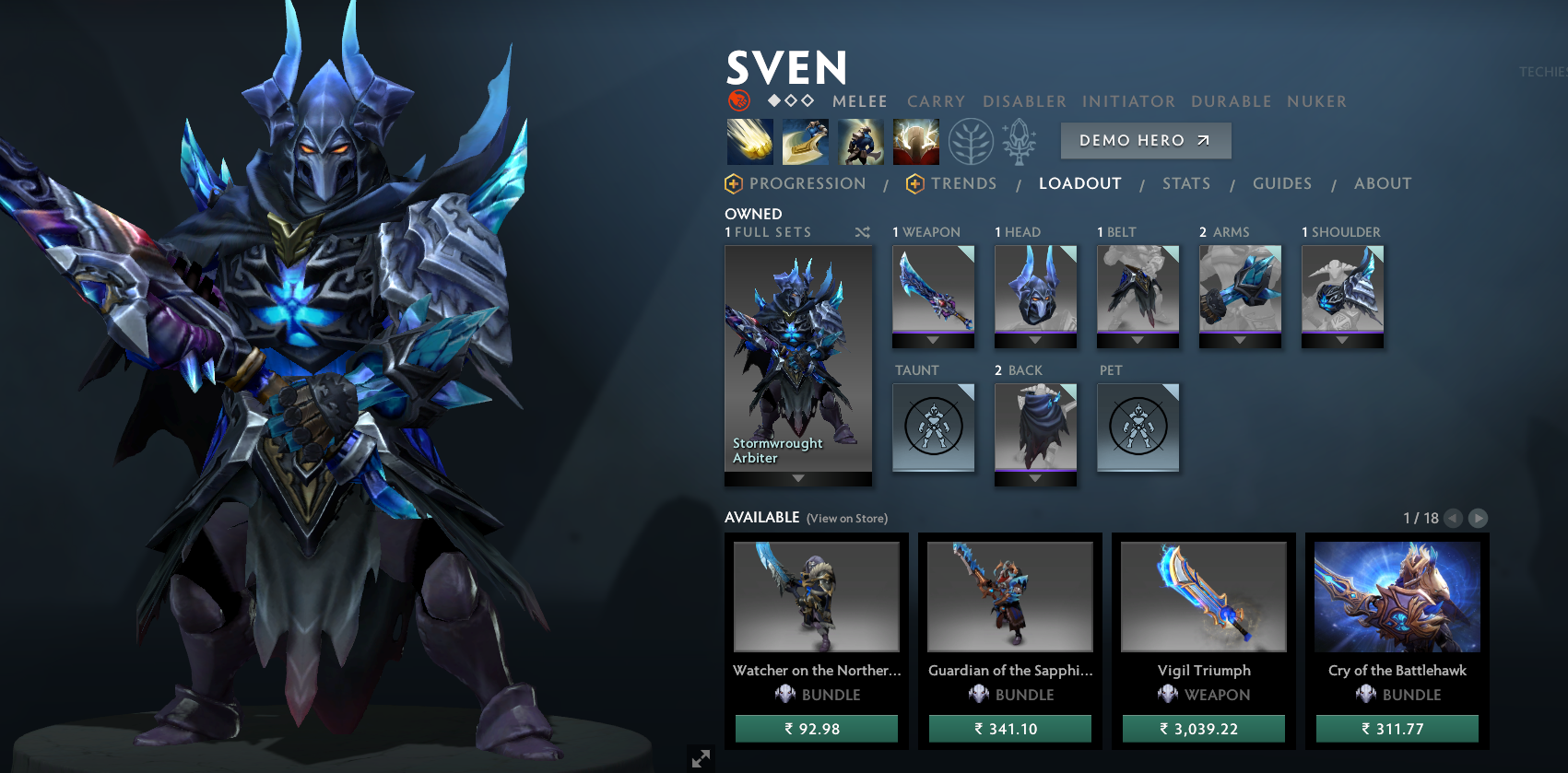Expand the Back slot item options

[x=1035, y=477]
